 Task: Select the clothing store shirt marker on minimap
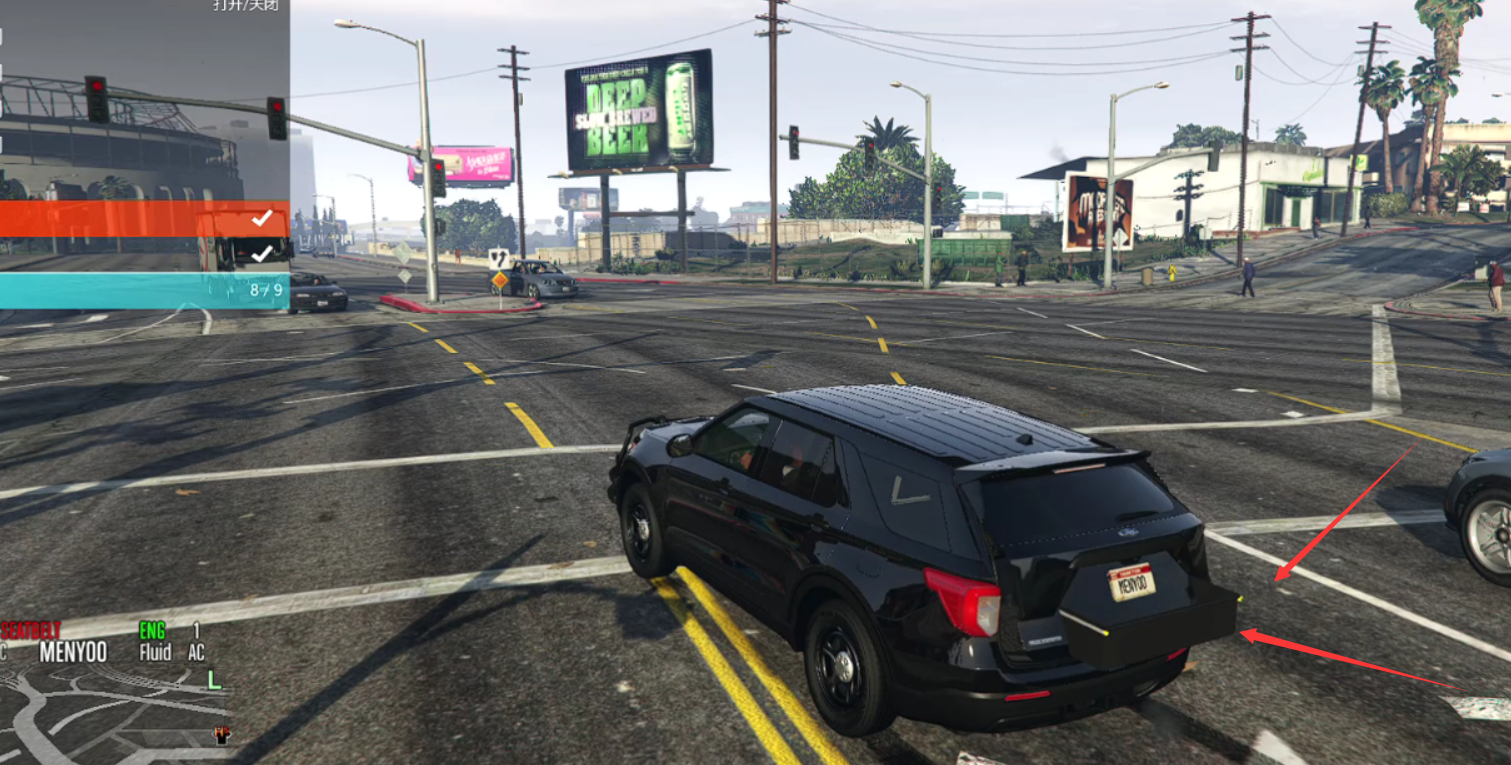pyautogui.click(x=222, y=735)
